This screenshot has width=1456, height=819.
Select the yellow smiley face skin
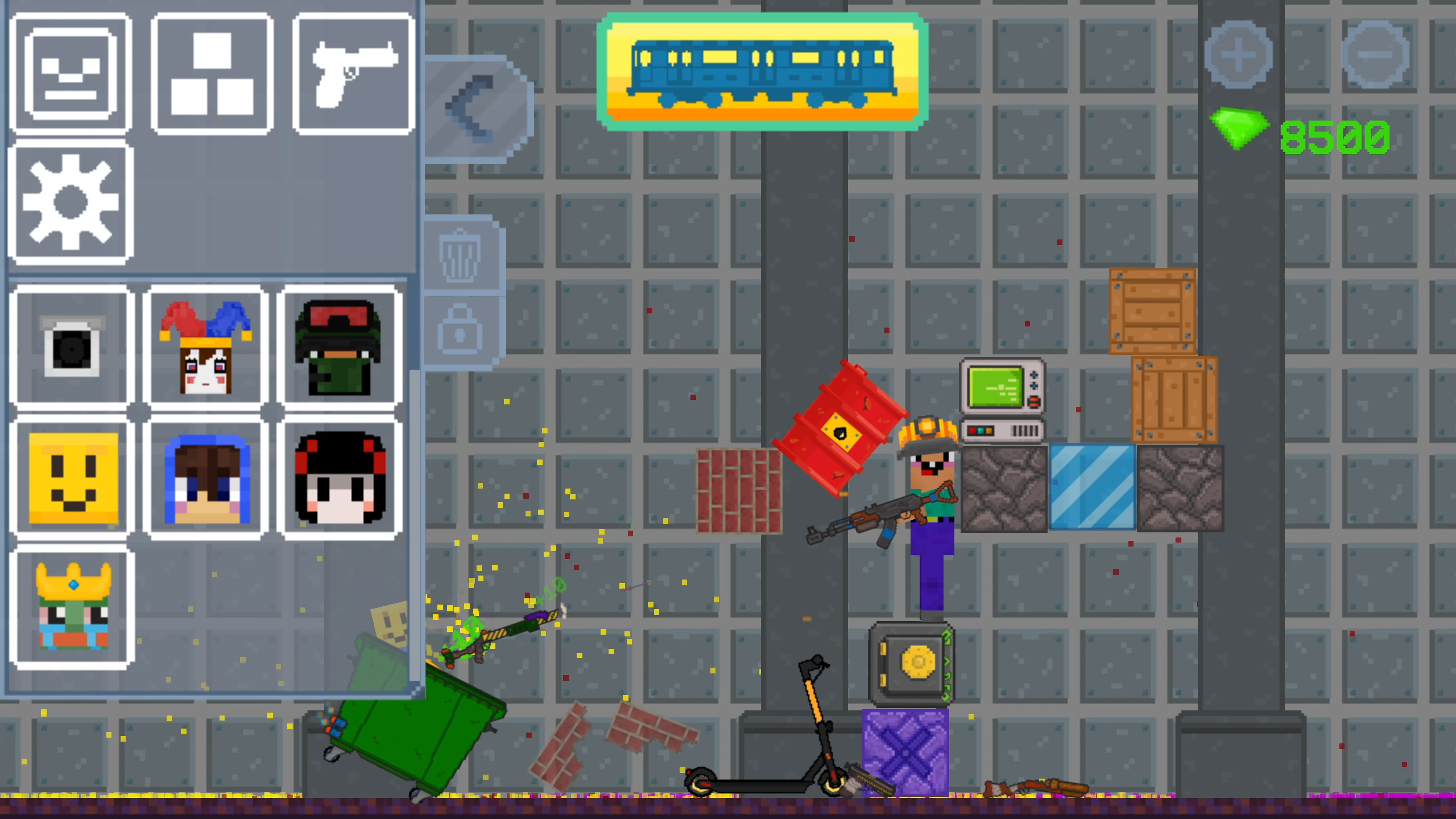(71, 477)
